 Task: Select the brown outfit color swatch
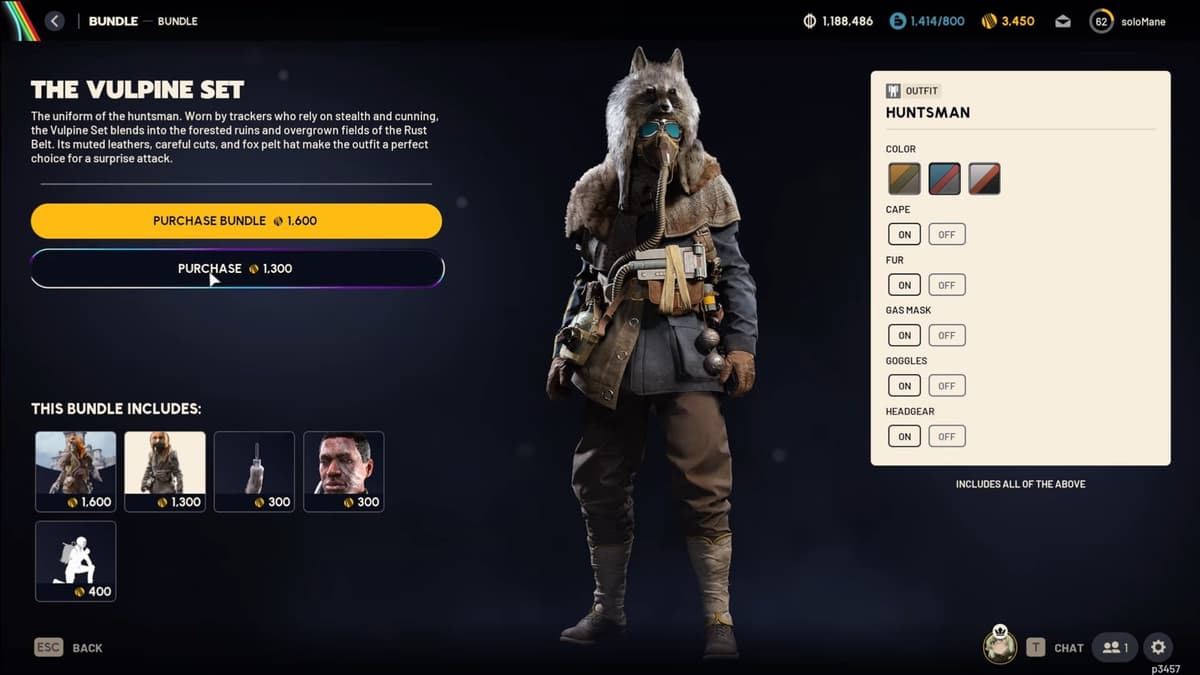pyautogui.click(x=904, y=179)
